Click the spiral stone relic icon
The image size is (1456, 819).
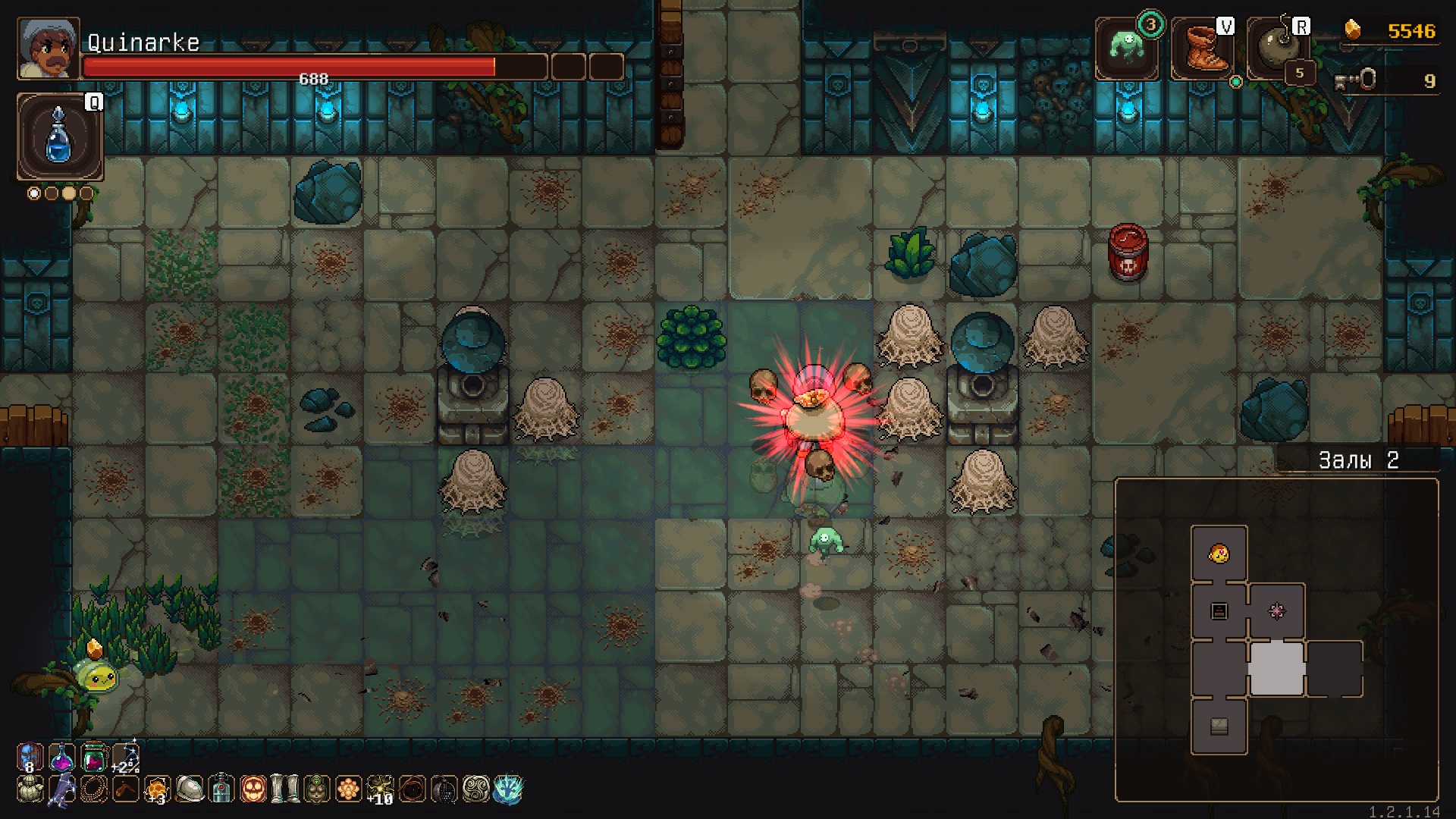coord(476,789)
